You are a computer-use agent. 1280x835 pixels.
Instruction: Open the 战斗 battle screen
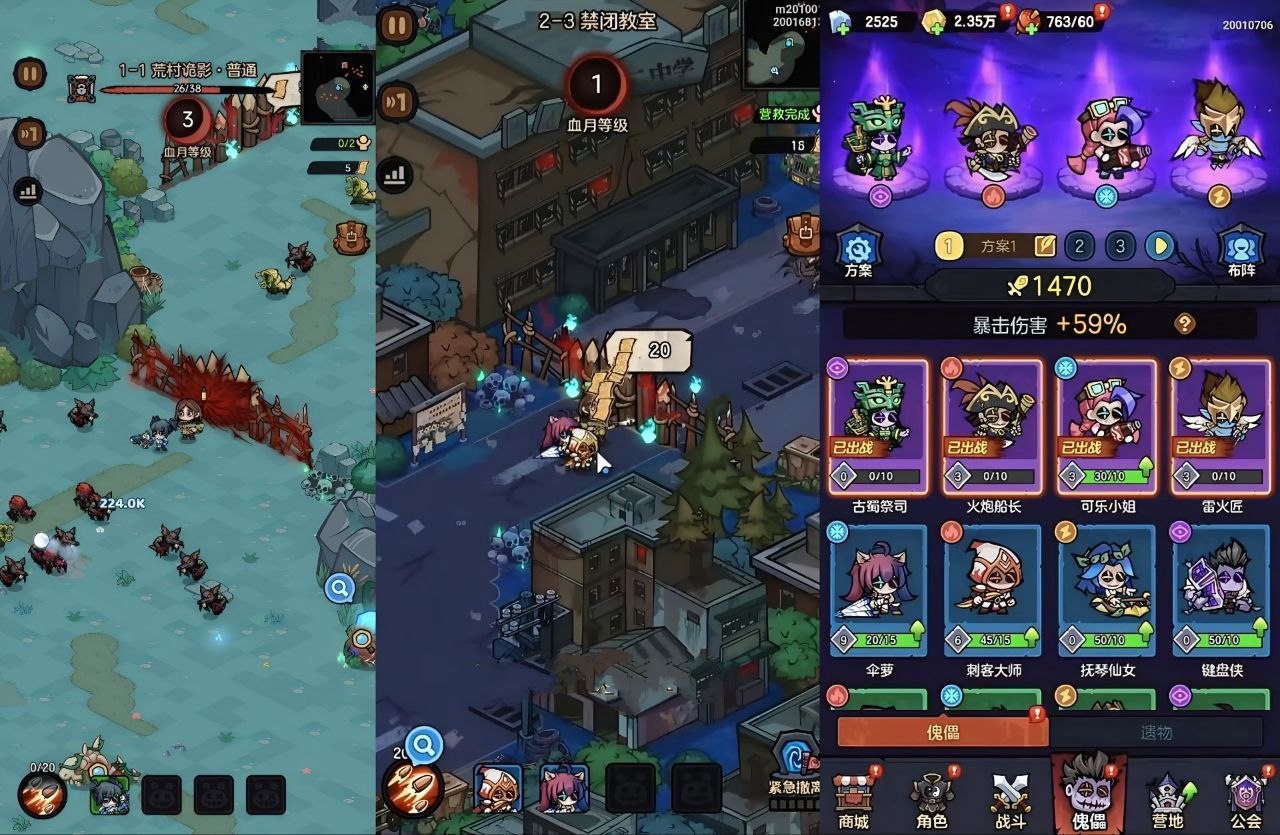click(x=1010, y=800)
